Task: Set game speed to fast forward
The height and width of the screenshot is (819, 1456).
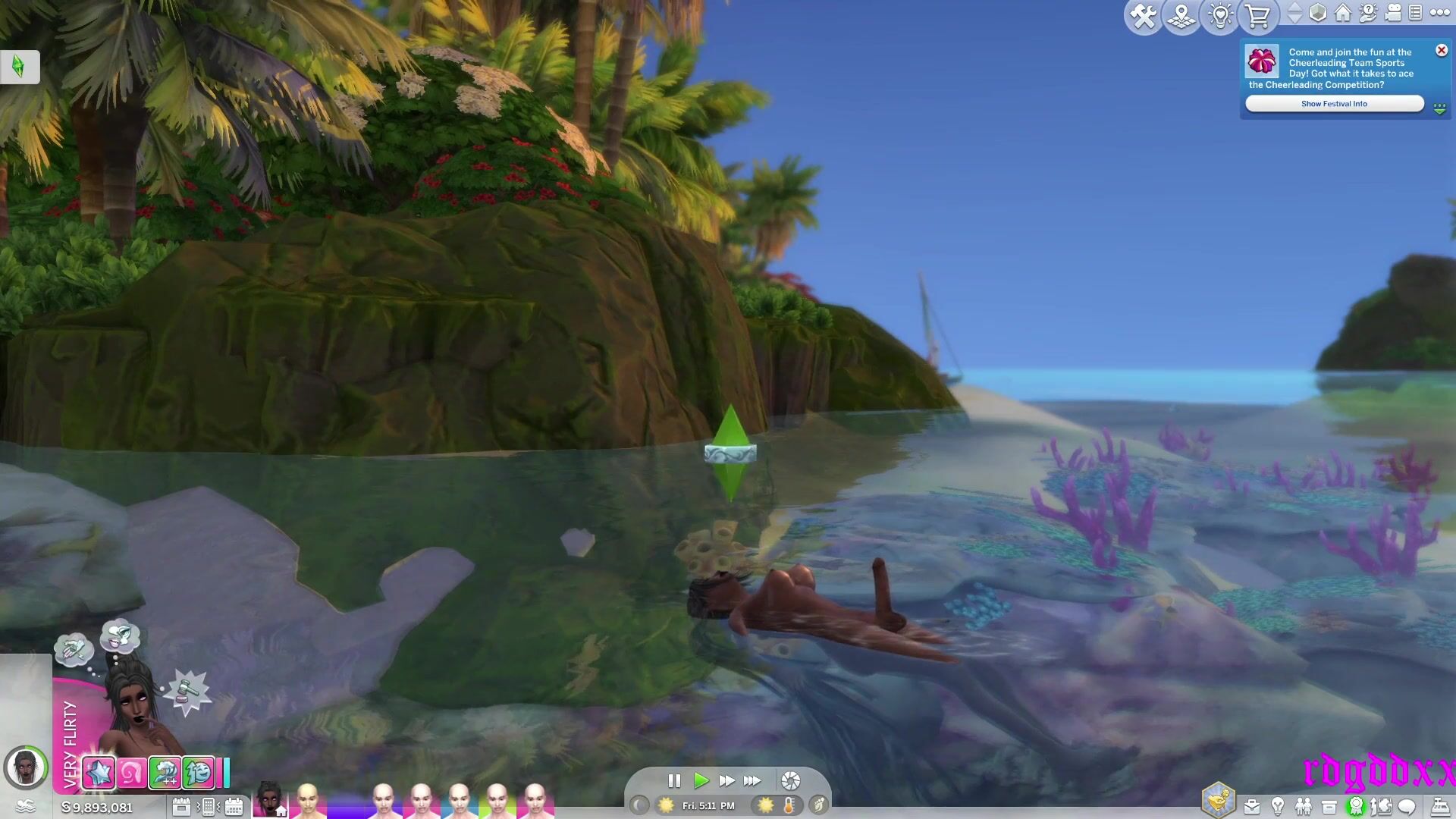Action: [726, 780]
